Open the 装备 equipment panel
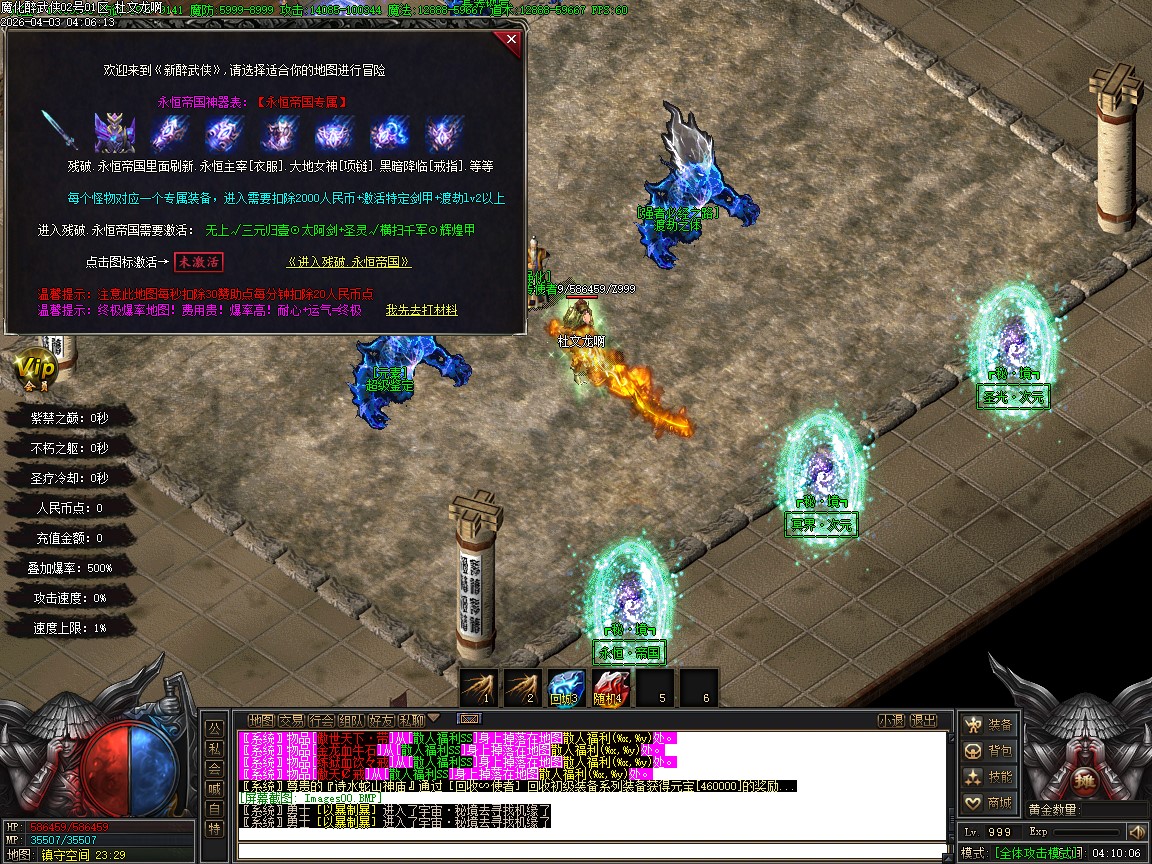Screen dimensions: 1152x864 pyautogui.click(x=988, y=725)
